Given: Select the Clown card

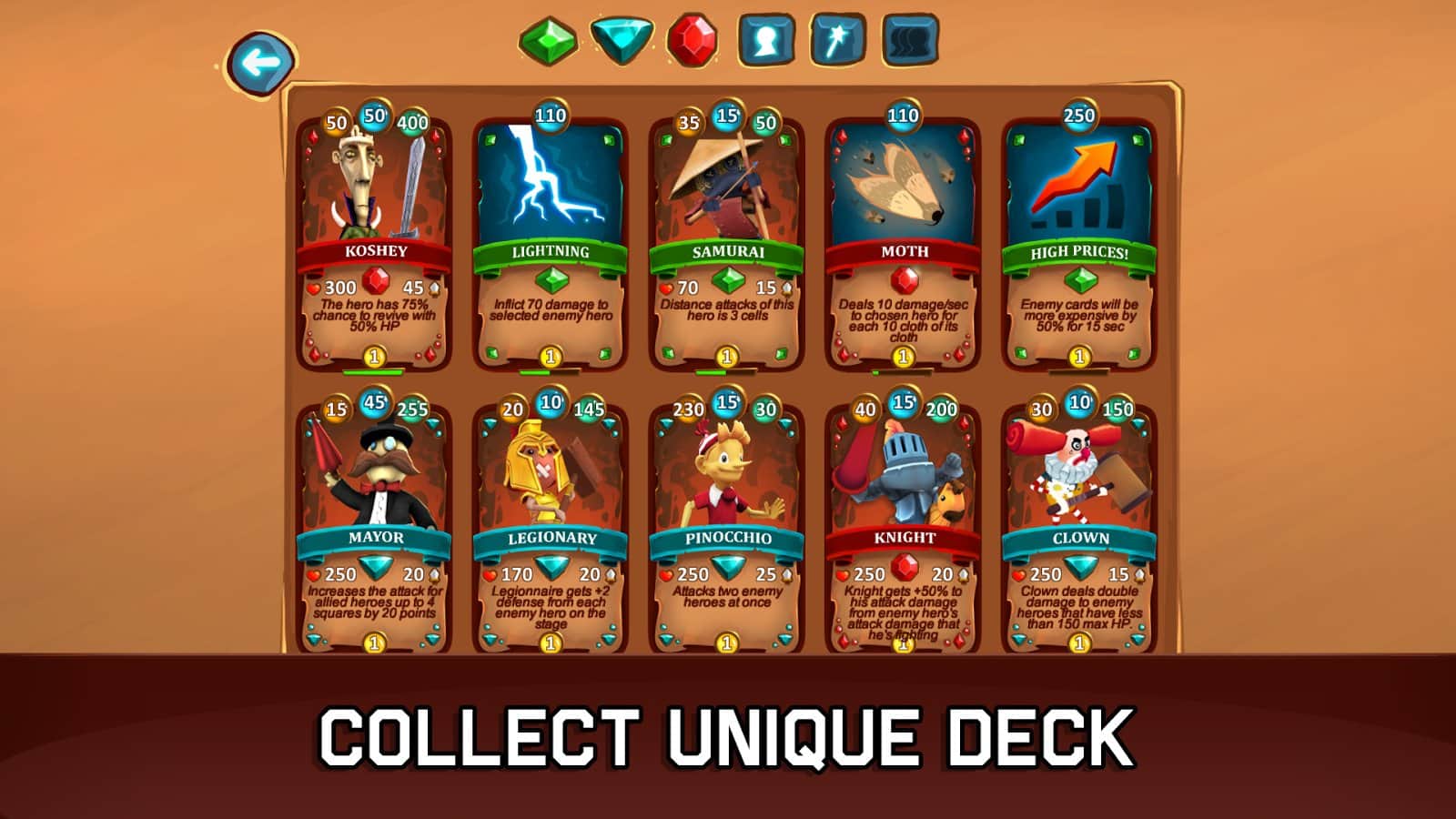Looking at the screenshot, I should pyautogui.click(x=1079, y=528).
